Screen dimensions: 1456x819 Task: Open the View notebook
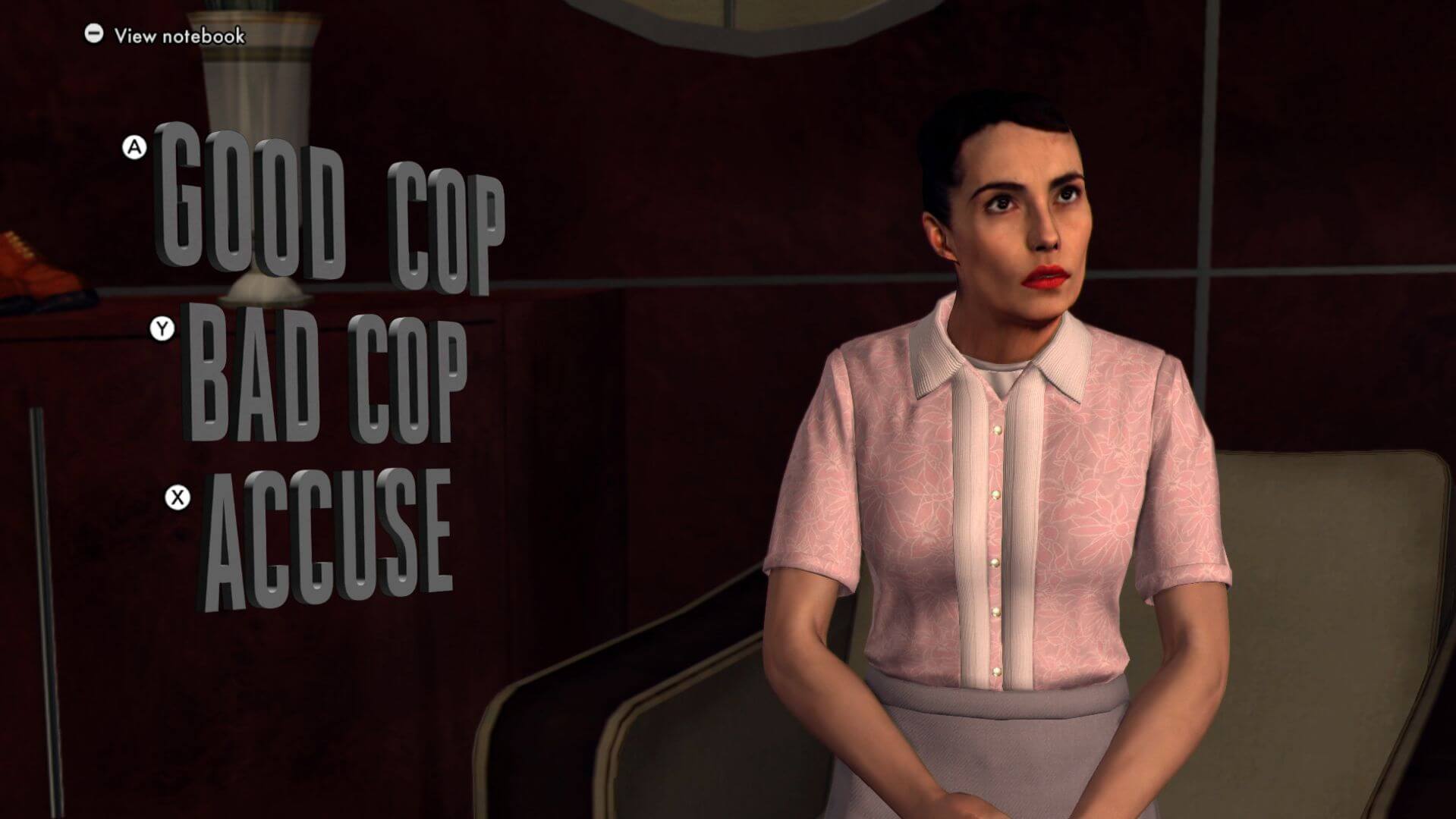[178, 33]
